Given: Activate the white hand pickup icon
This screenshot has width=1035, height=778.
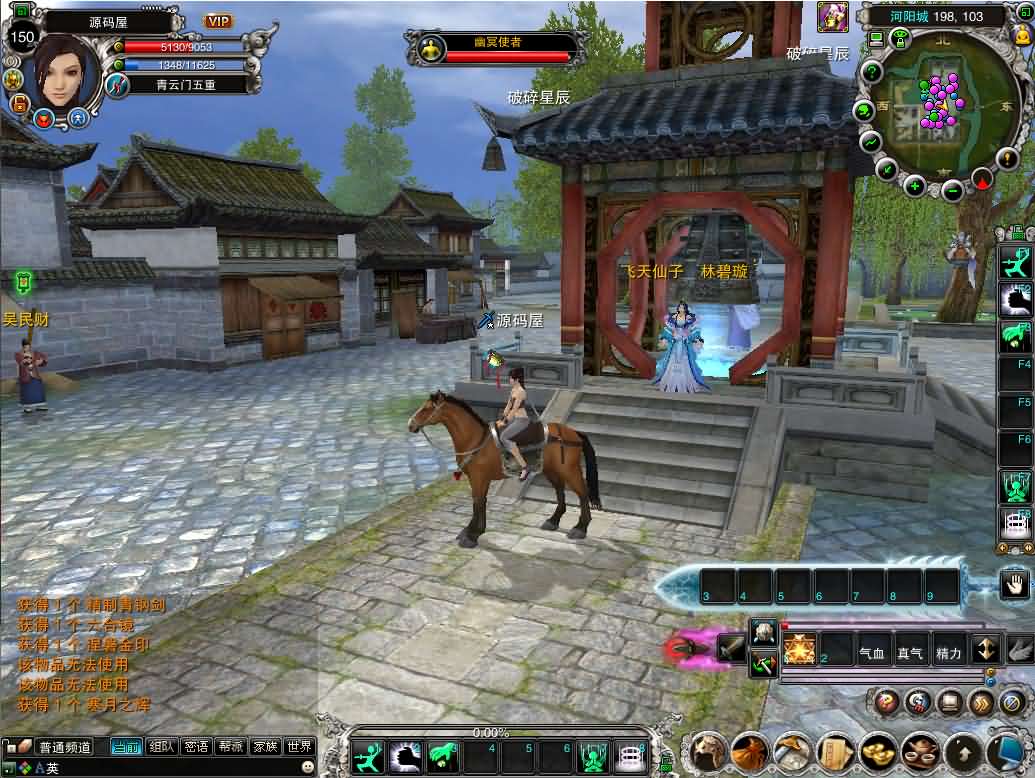Looking at the screenshot, I should [x=1015, y=585].
